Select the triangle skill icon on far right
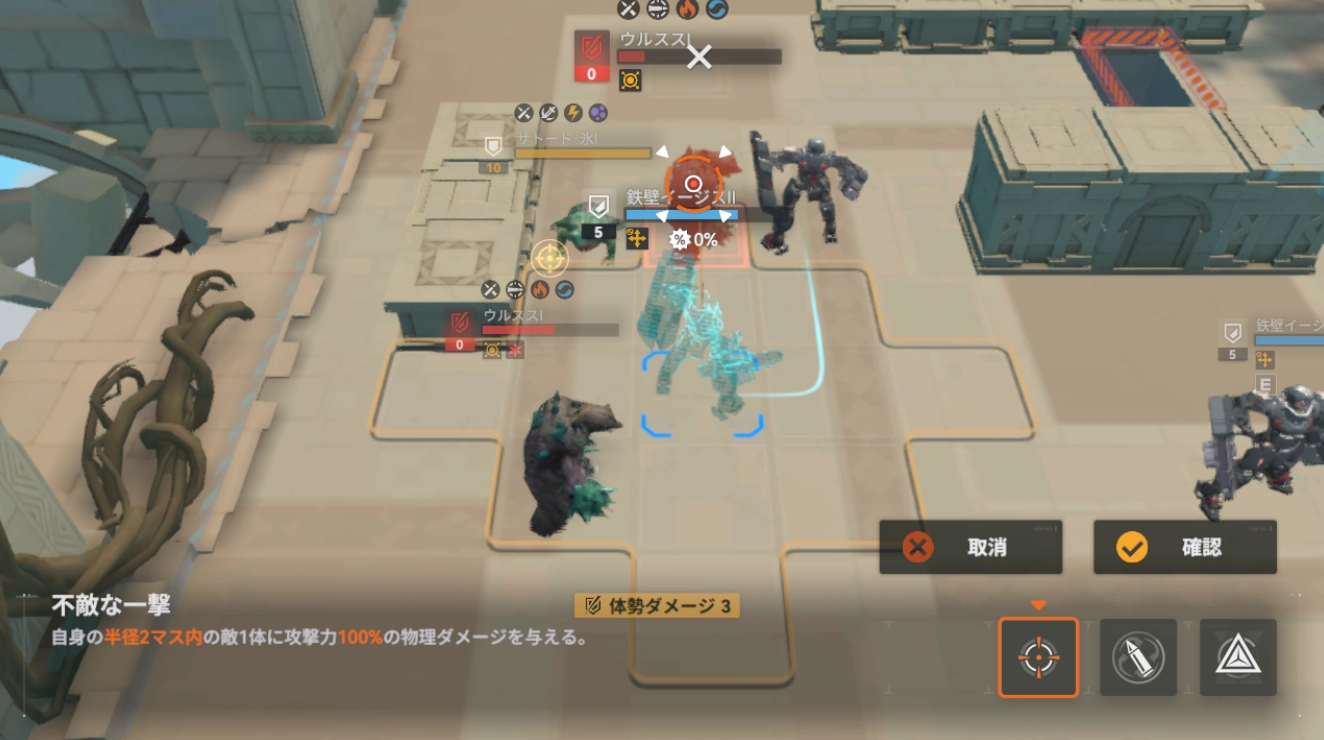 point(1239,657)
